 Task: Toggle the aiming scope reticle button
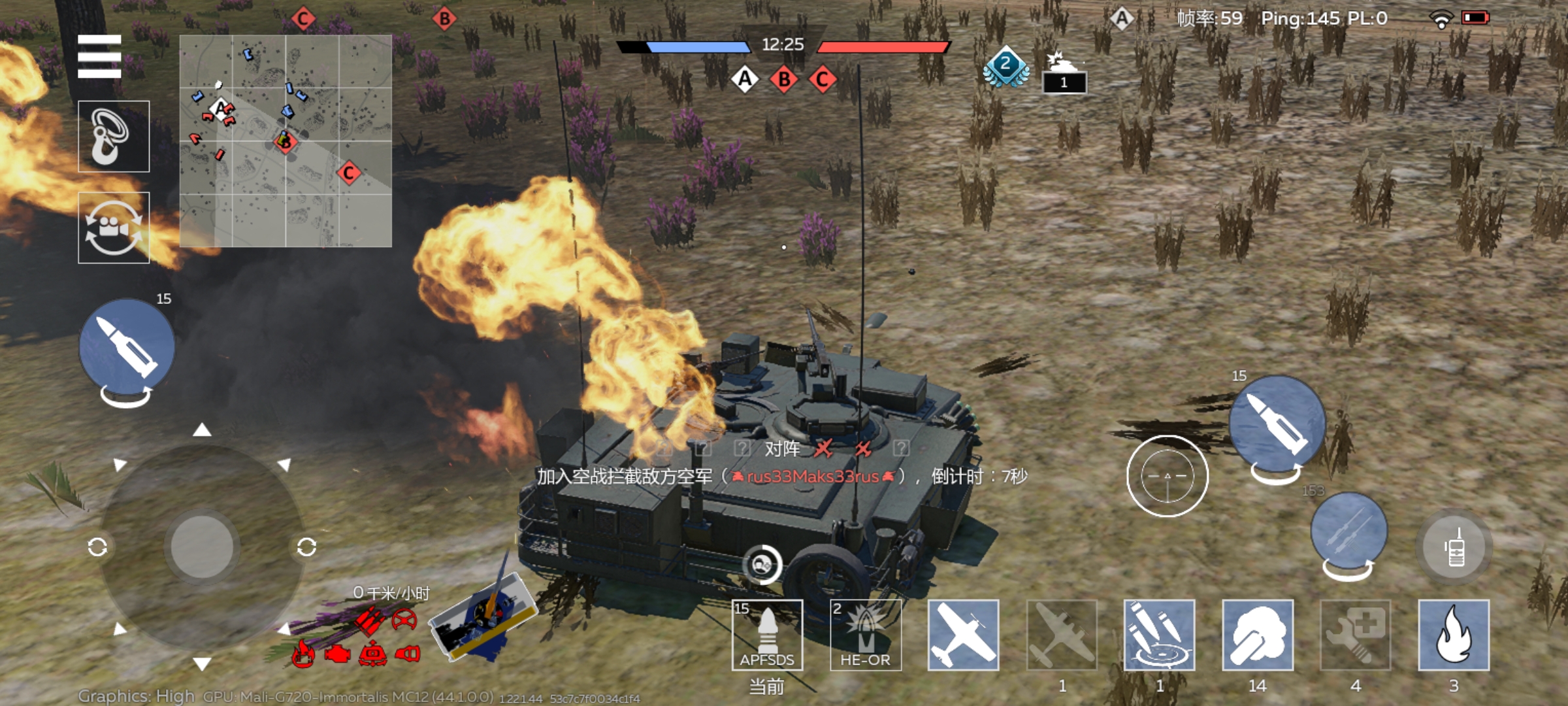[x=1167, y=476]
